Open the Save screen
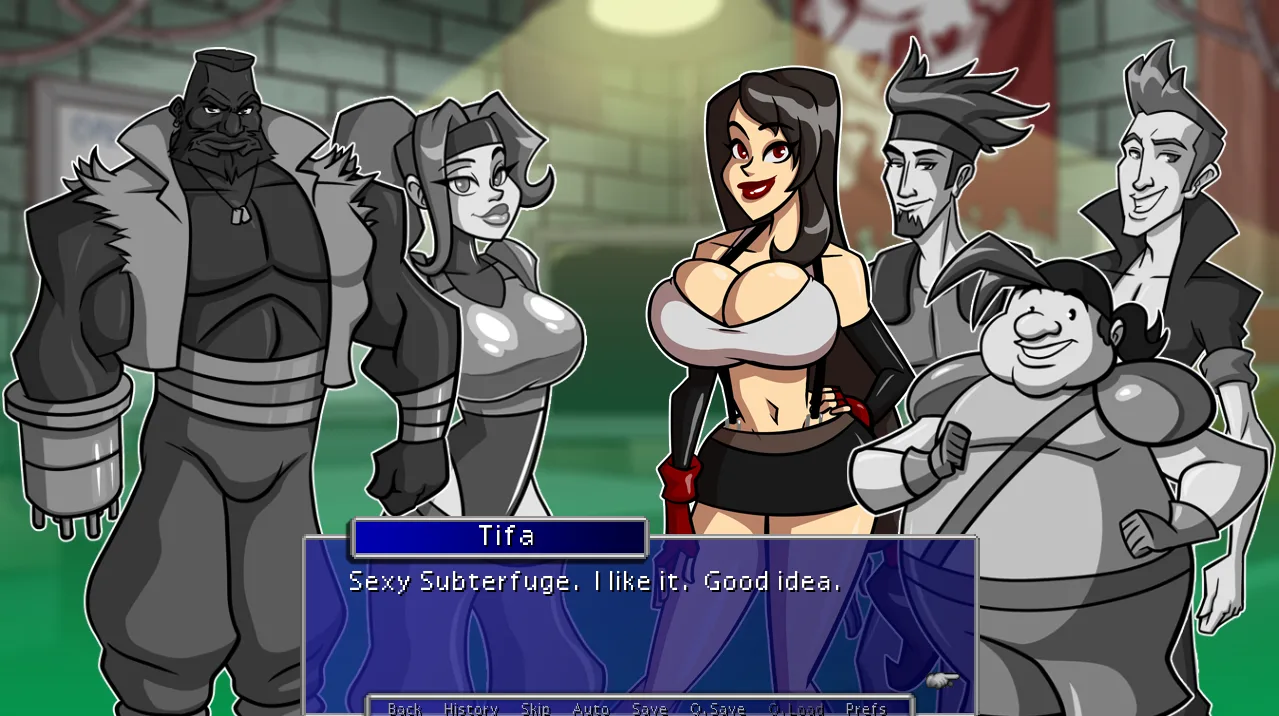 [649, 708]
